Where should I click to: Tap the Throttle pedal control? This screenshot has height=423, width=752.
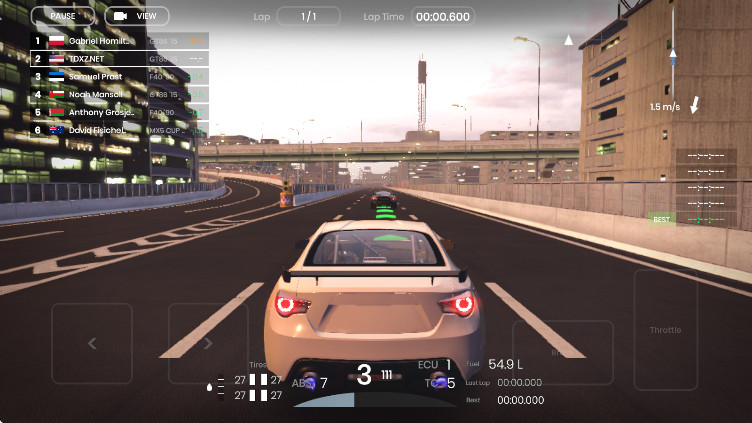(x=665, y=329)
